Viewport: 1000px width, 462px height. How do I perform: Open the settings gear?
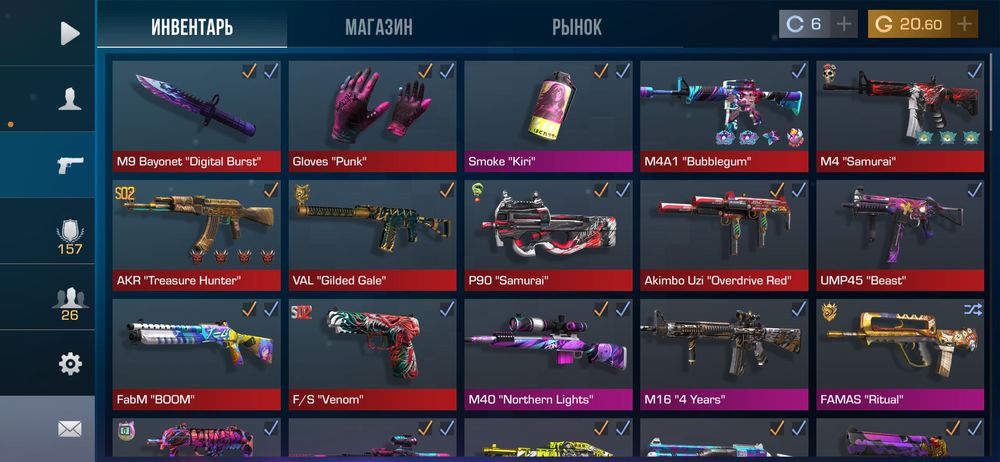69,364
